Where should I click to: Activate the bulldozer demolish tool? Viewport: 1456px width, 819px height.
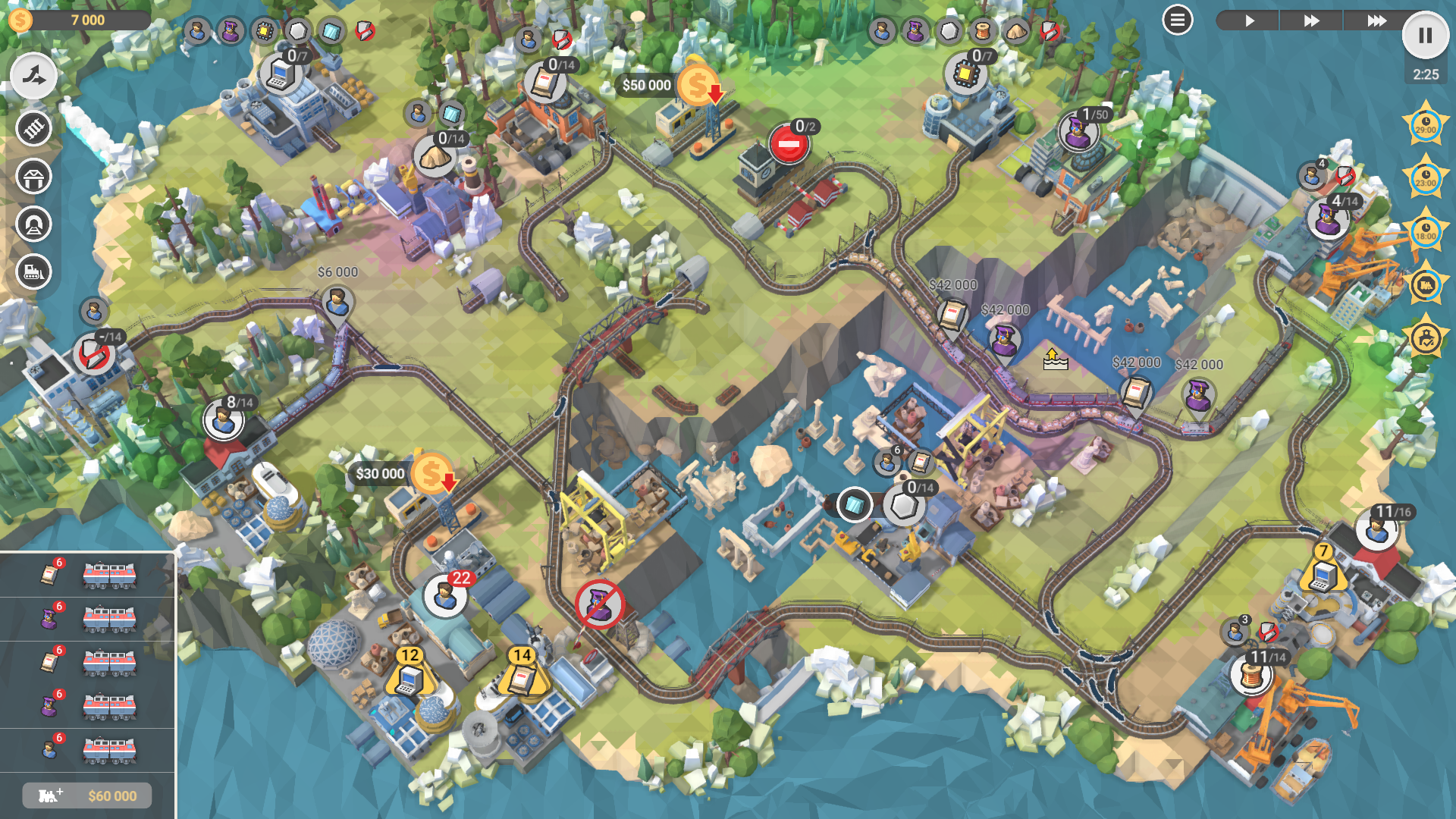[33, 271]
